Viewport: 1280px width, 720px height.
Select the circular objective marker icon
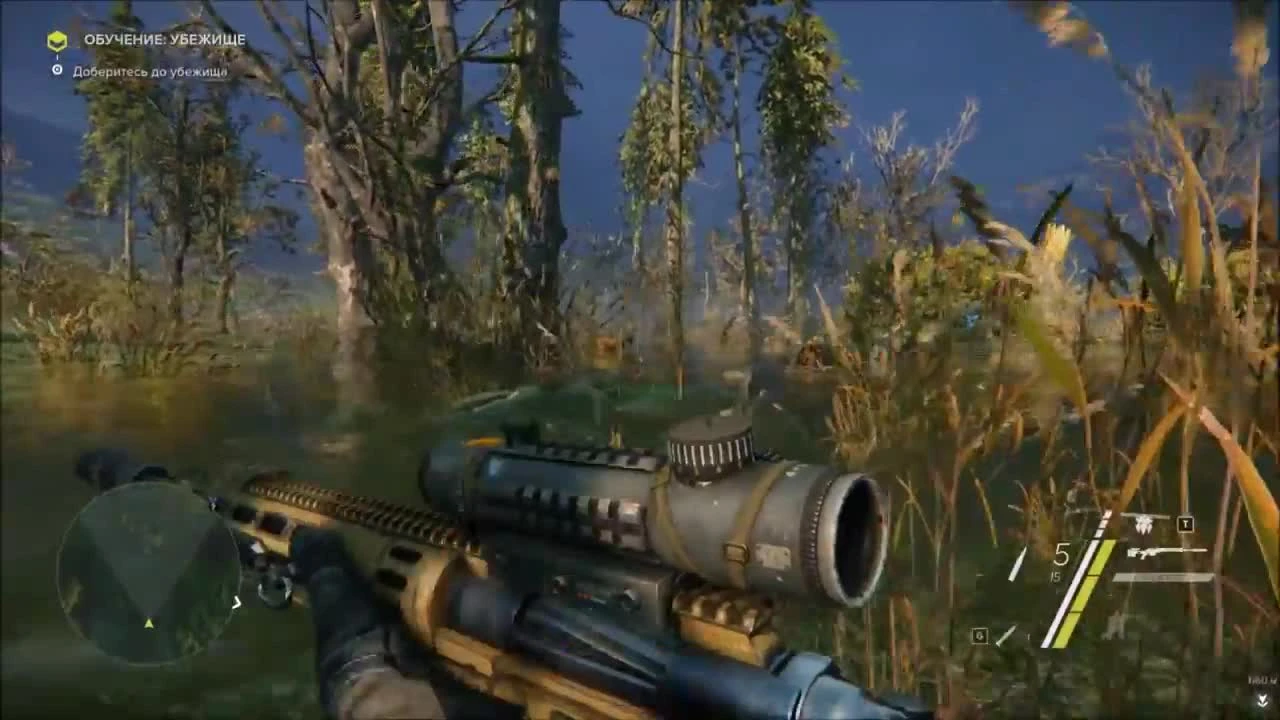click(55, 71)
